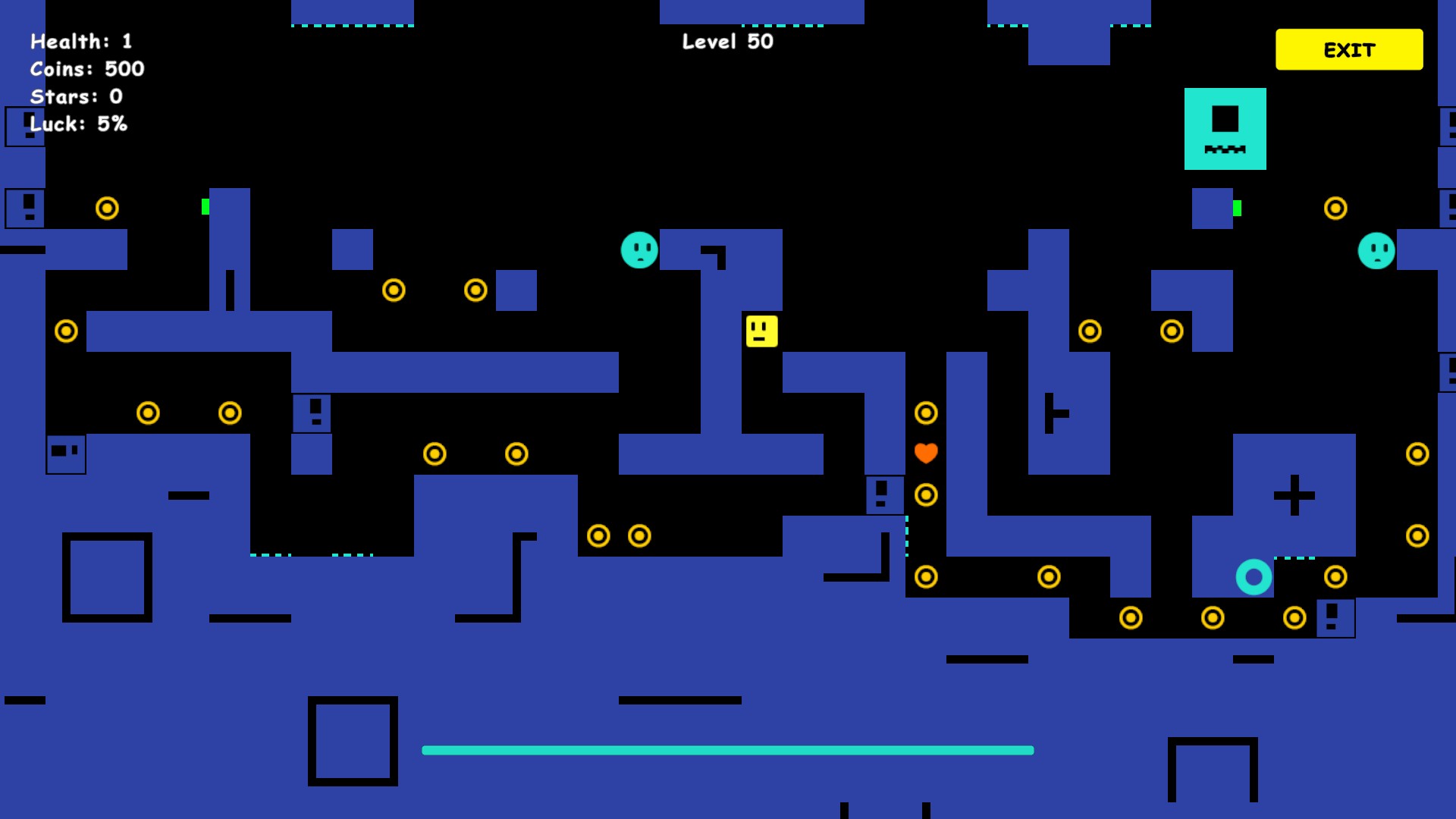Screen dimensions: 1456x819
Task: Click the striped block near the left edge
Action: pyautogui.click(x=65, y=453)
